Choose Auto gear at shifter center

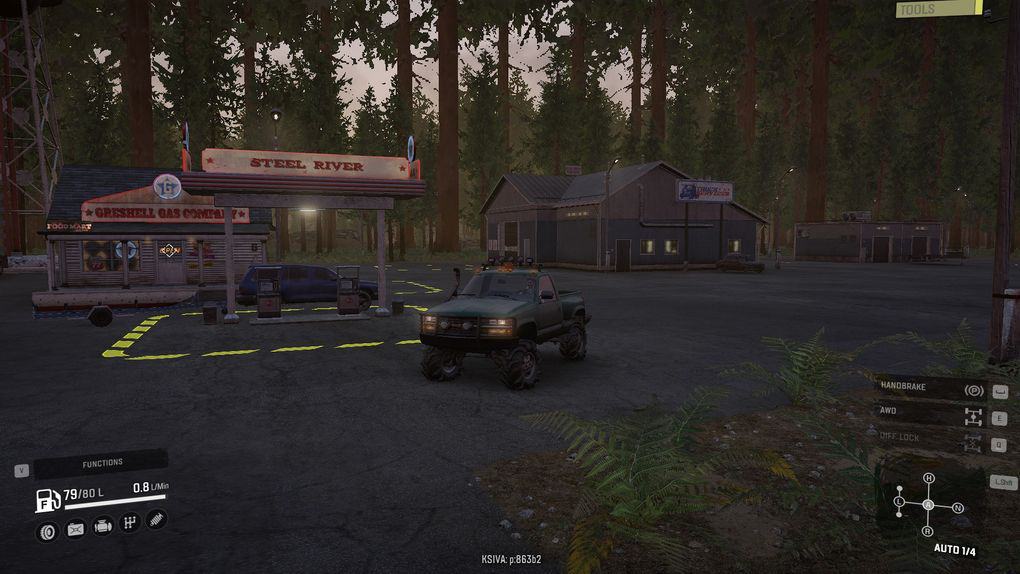click(928, 504)
